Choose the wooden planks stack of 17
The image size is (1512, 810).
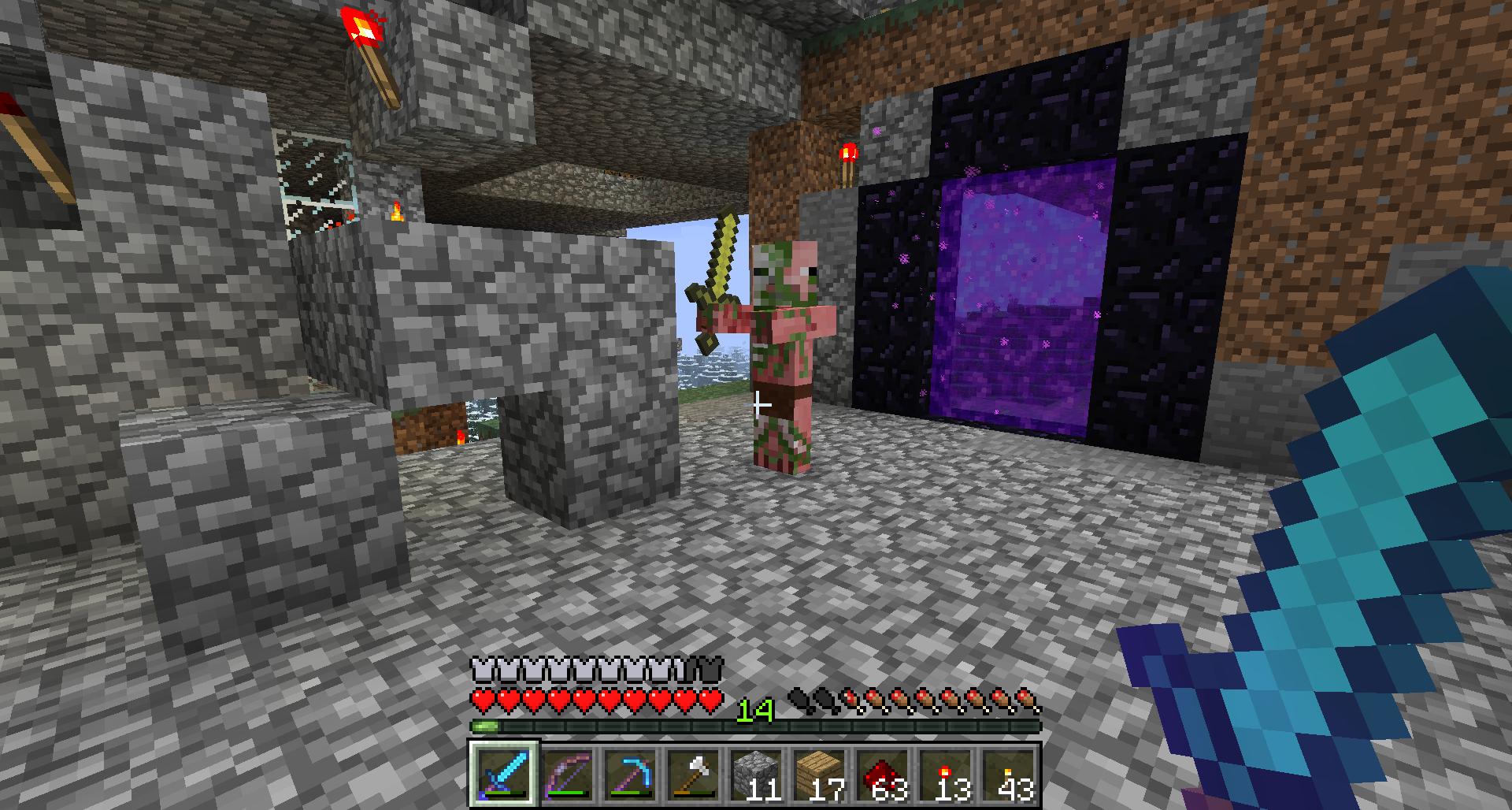[x=819, y=774]
